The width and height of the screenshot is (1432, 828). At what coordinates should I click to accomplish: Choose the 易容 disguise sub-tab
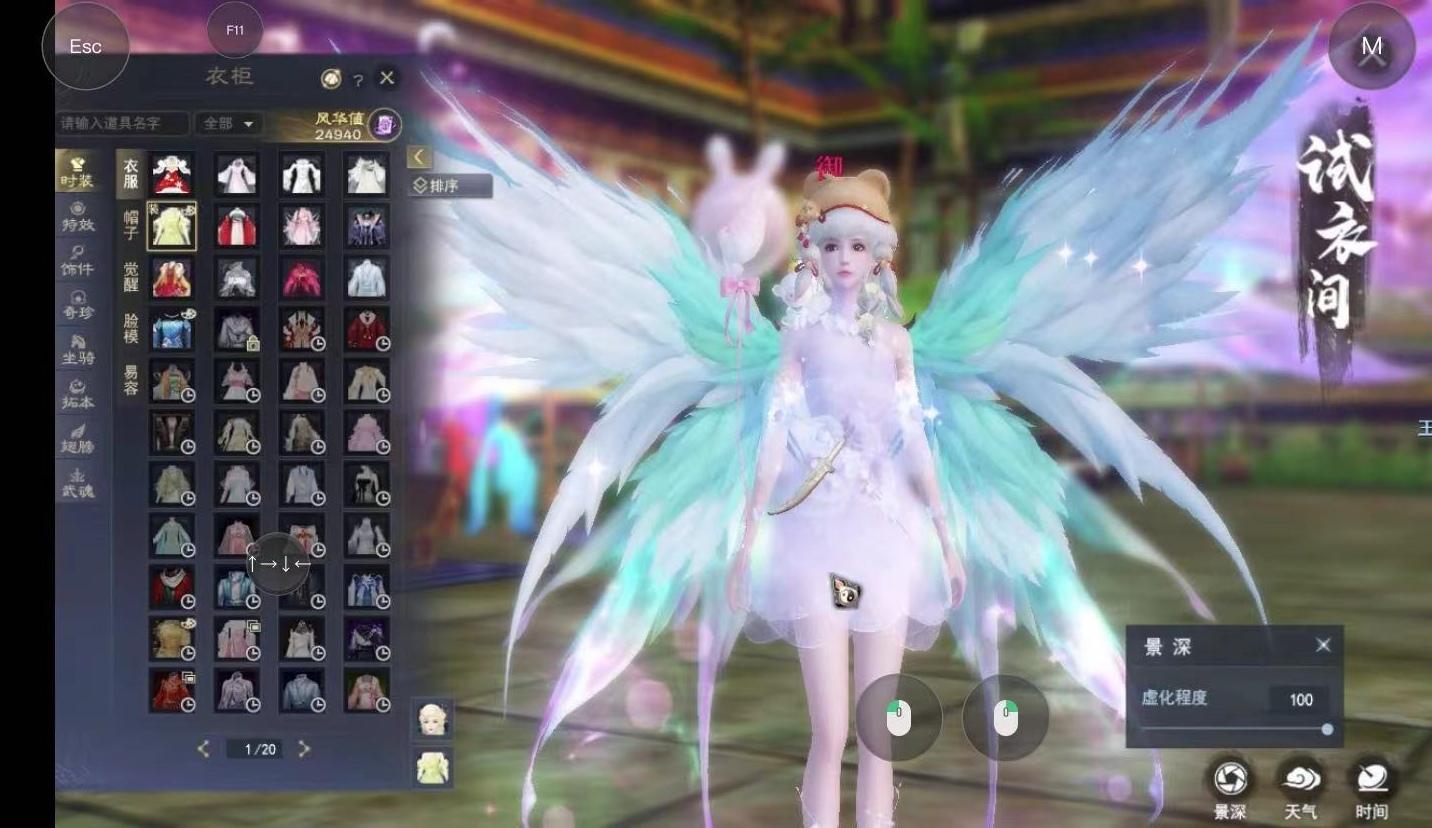131,380
